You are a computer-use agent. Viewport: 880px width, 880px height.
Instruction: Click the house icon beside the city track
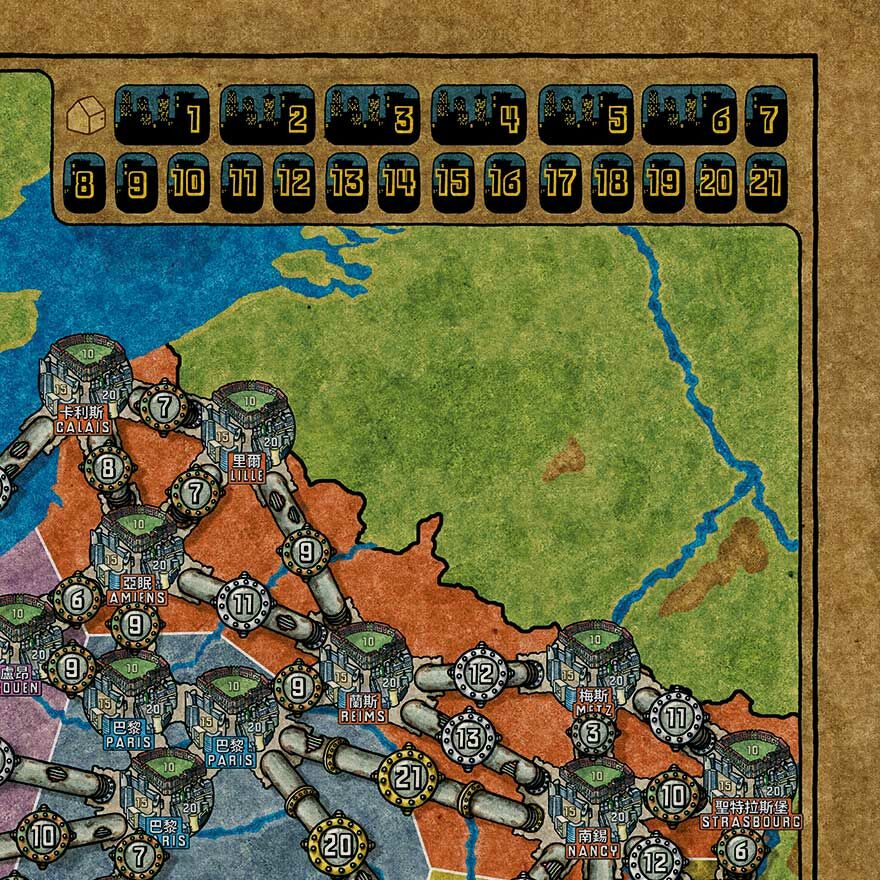click(84, 114)
